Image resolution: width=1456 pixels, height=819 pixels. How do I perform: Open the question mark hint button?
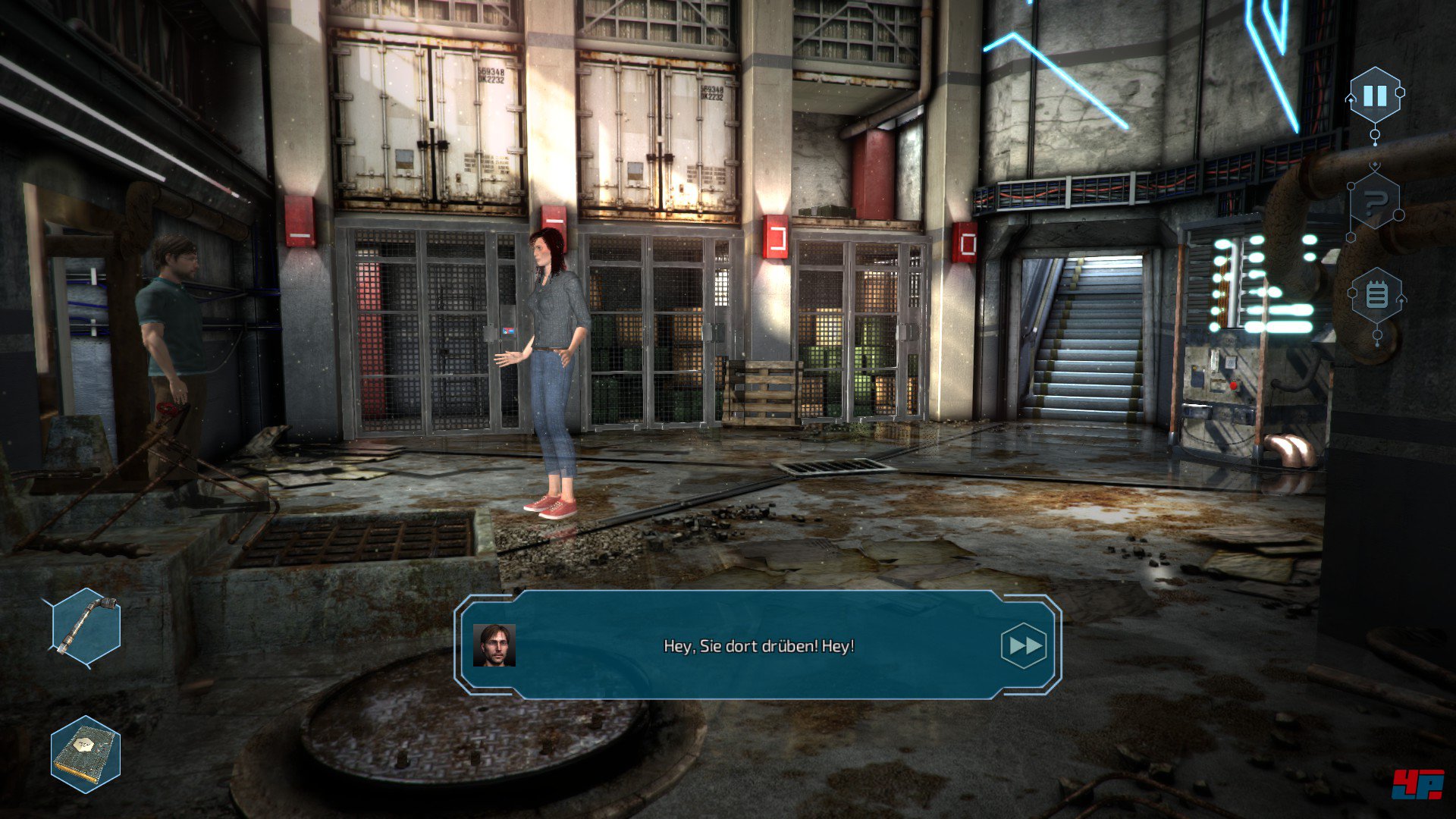pos(1375,202)
